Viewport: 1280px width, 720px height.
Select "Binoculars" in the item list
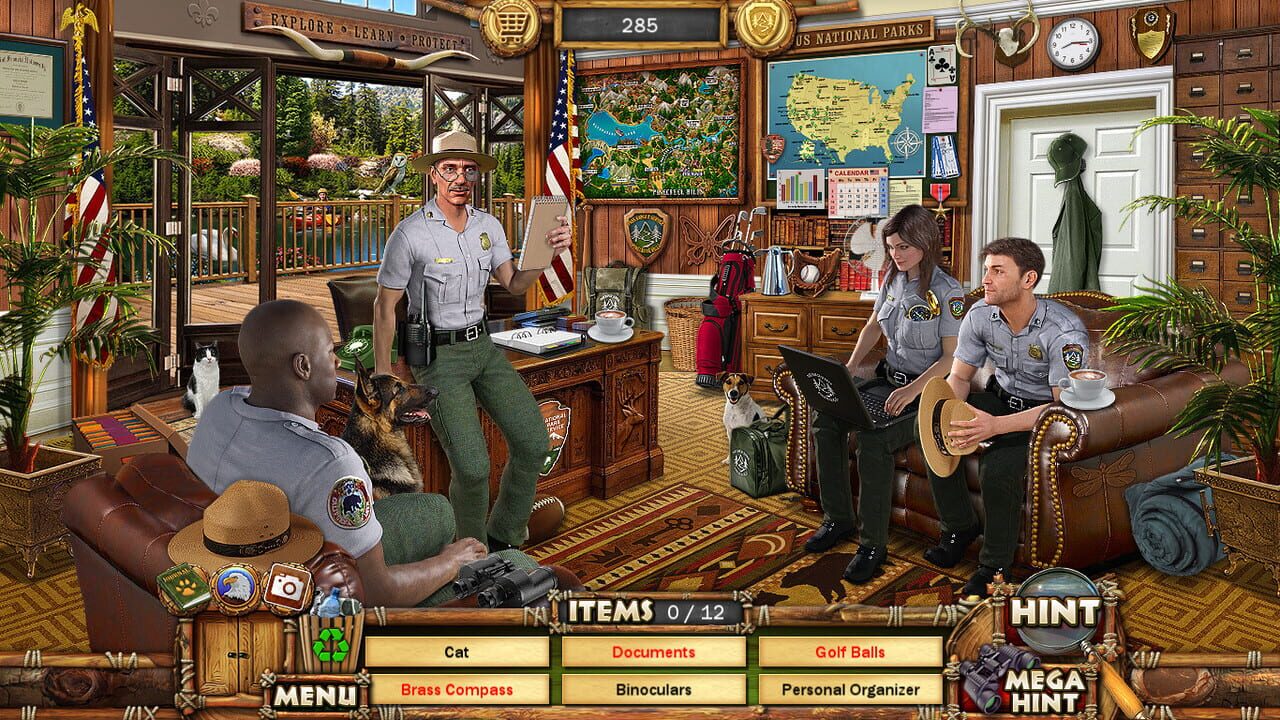coord(653,689)
